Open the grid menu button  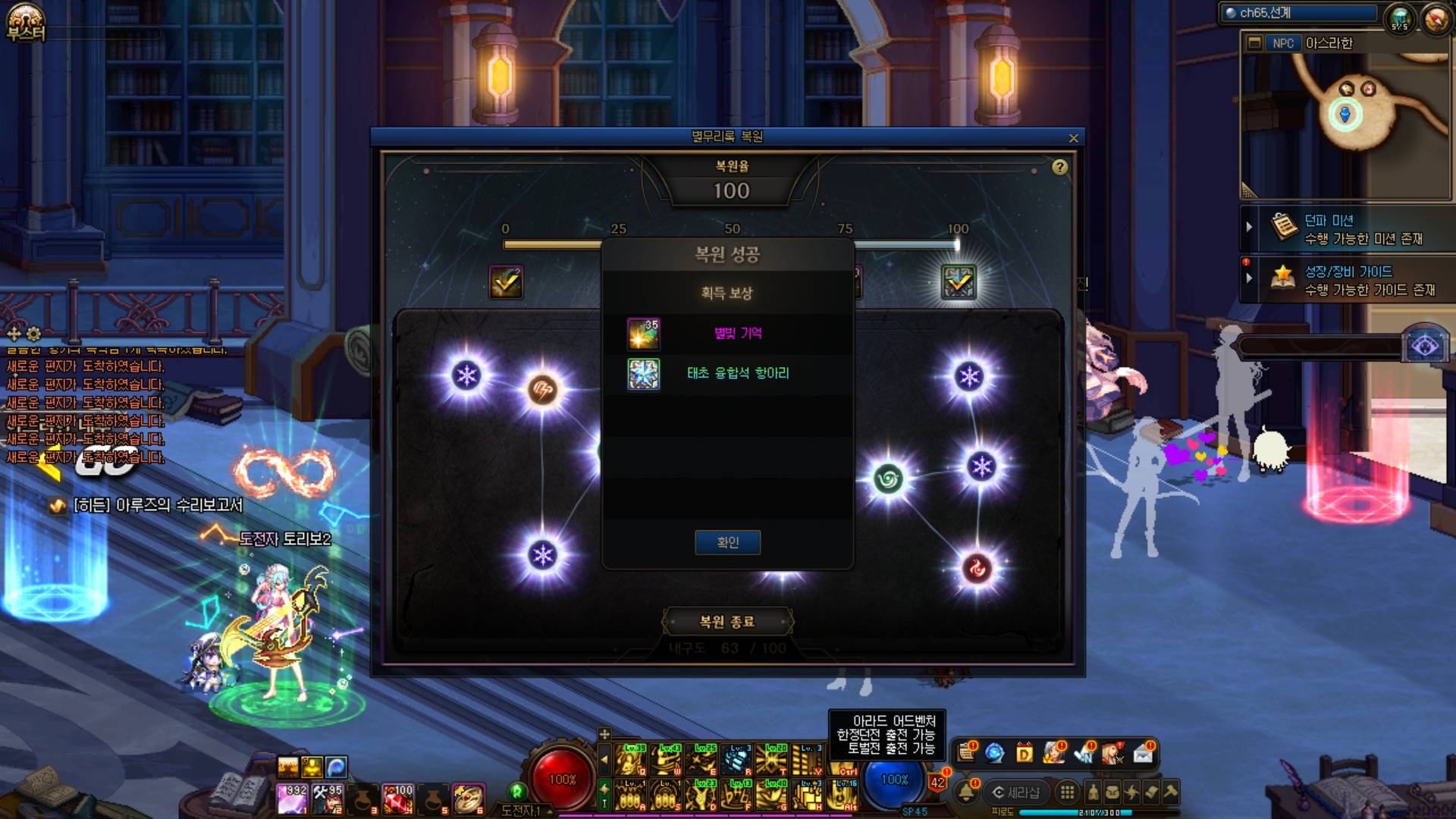(1067, 792)
